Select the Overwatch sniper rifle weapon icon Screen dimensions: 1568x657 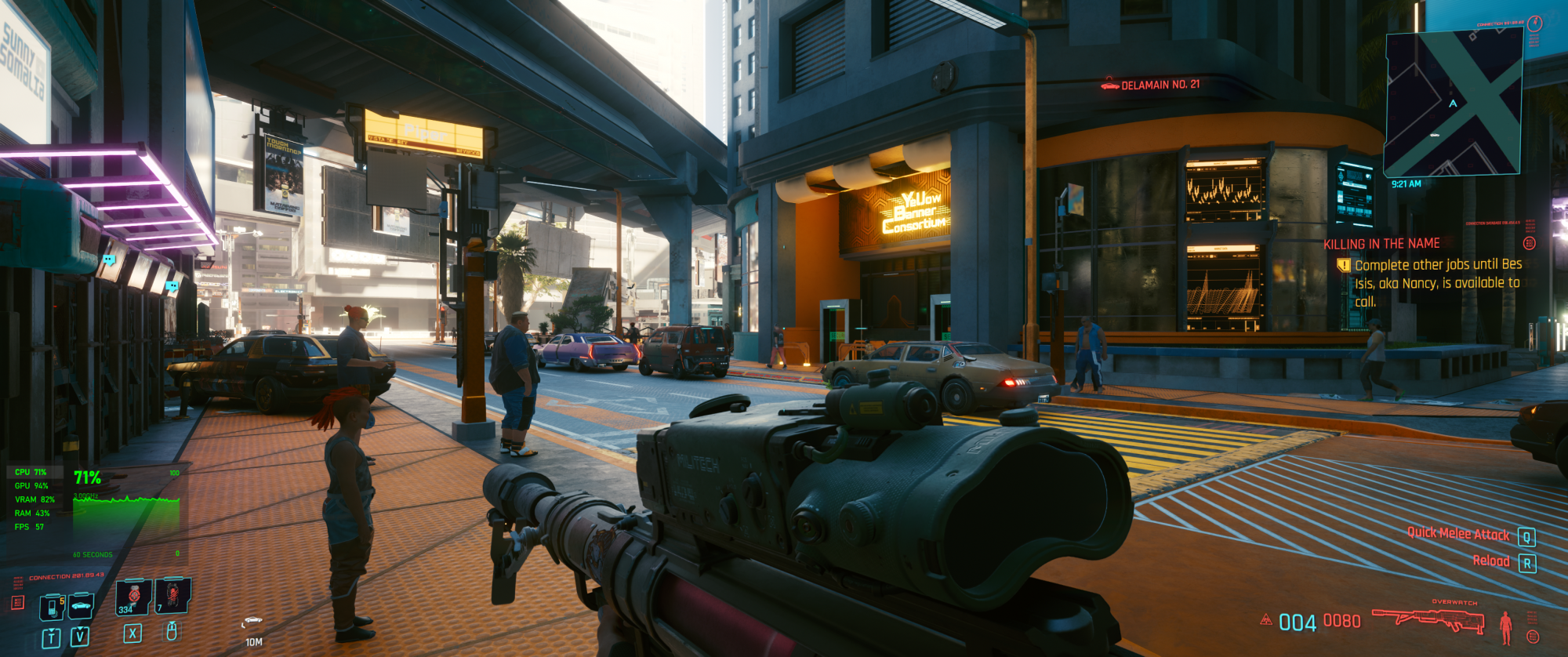coord(1428,620)
